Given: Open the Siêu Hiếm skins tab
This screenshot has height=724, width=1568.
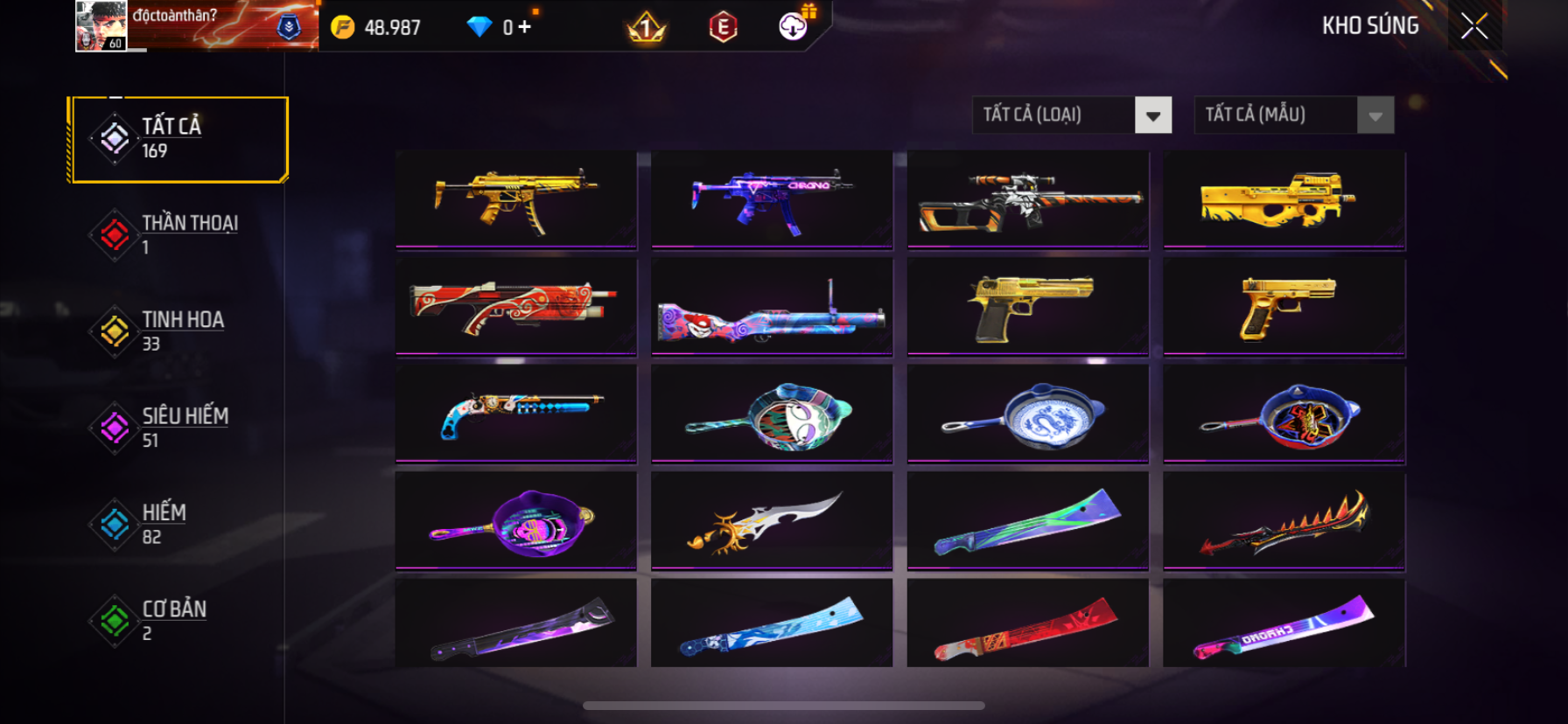Looking at the screenshot, I should 175,427.
